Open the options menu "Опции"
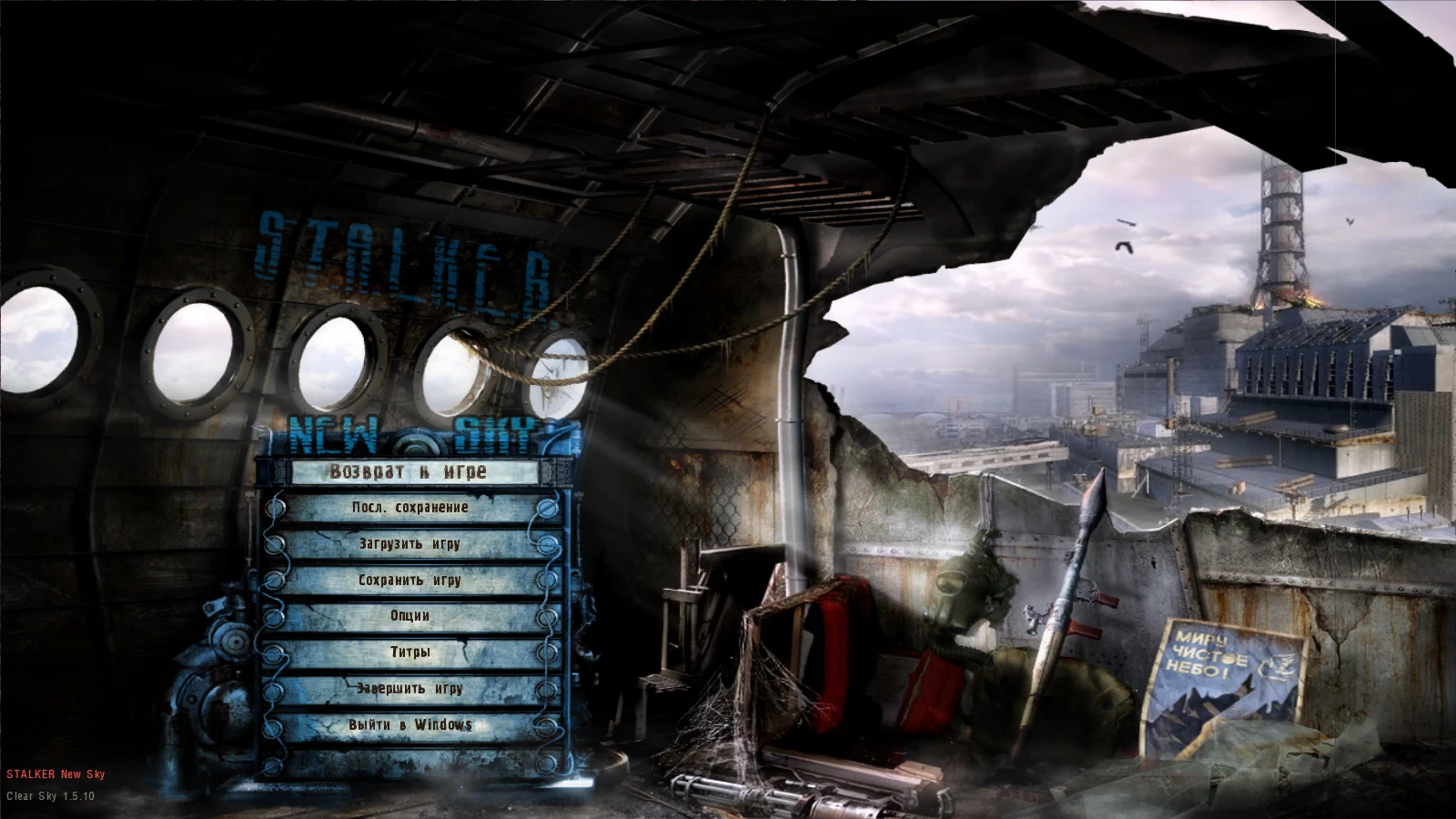Screen dimensions: 1456x819 click(x=409, y=616)
